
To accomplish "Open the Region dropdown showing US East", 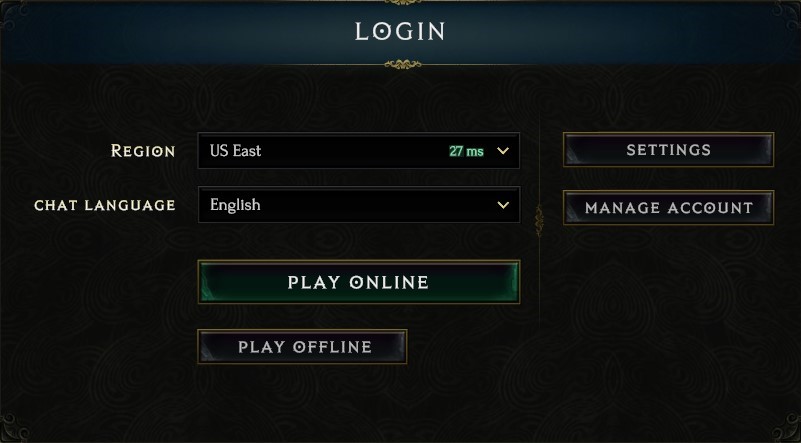I will 358,151.
